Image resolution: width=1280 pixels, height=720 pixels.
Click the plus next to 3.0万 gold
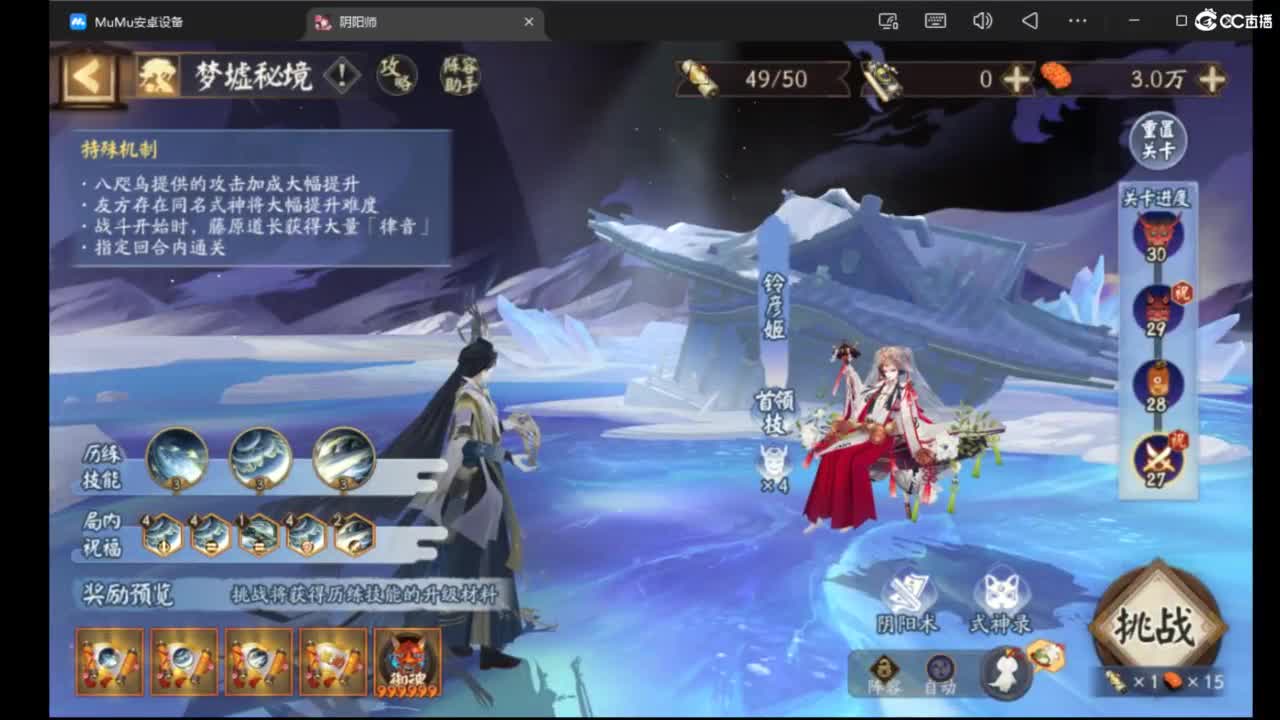click(1211, 77)
